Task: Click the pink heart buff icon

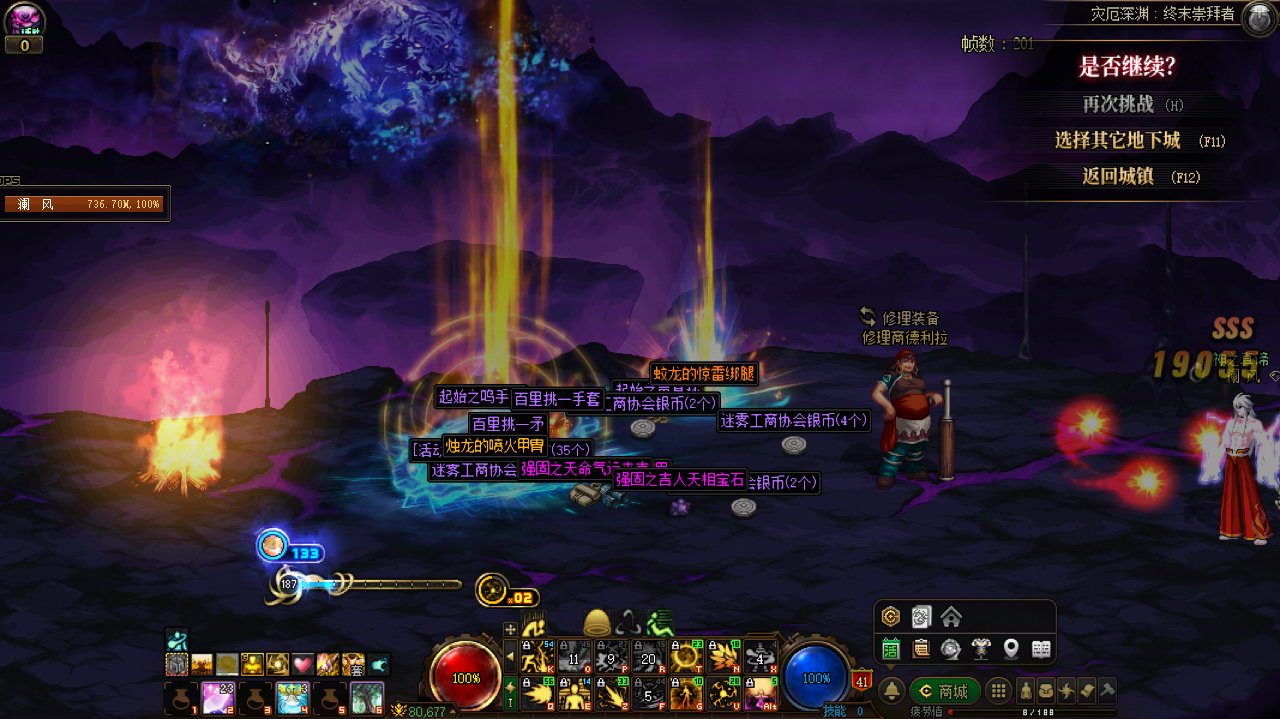Action: pos(303,664)
